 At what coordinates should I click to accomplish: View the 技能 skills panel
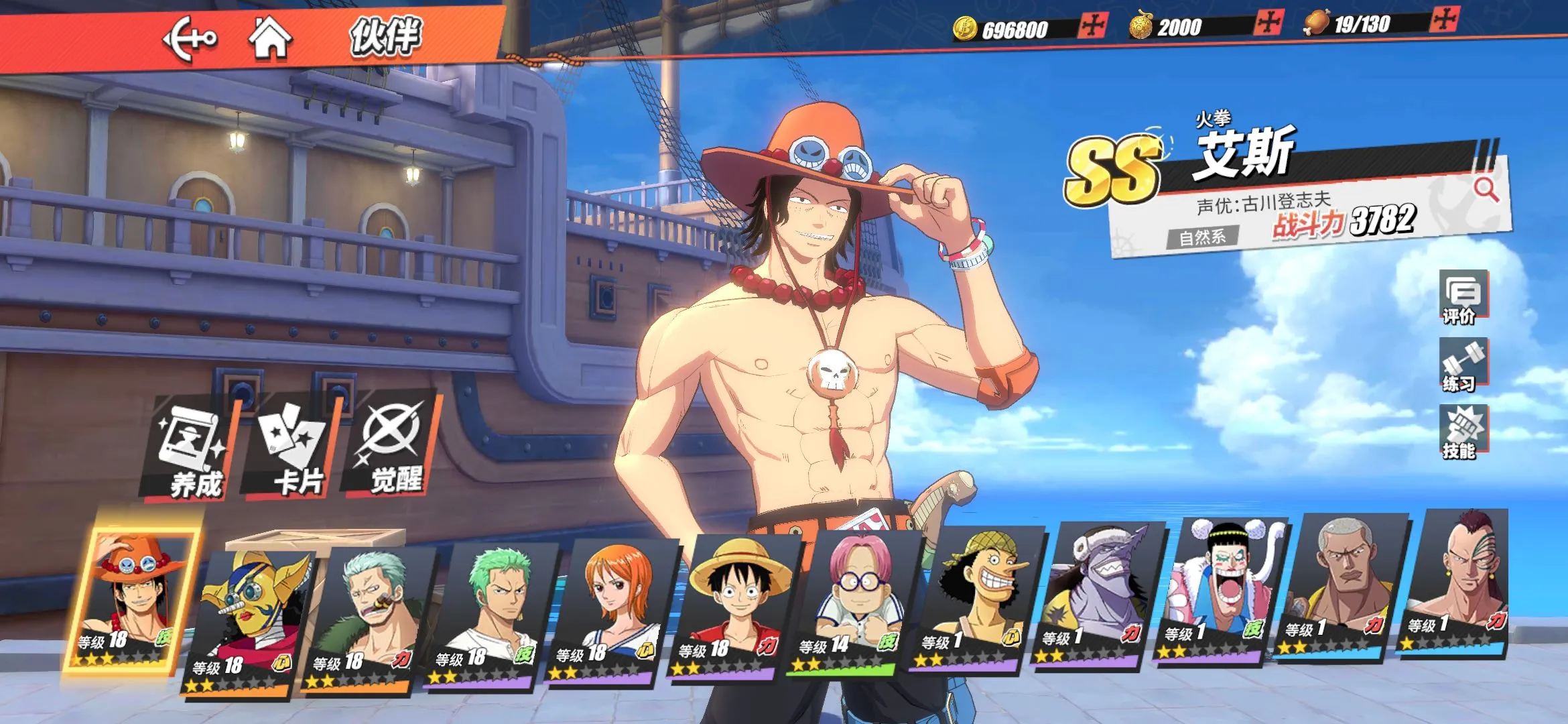[1463, 432]
